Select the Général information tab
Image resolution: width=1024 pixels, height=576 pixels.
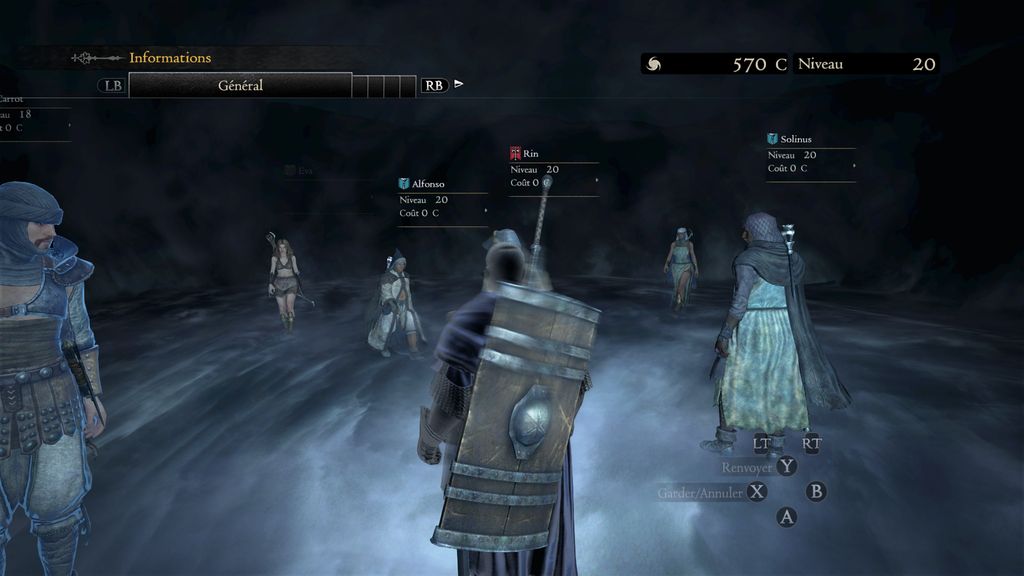240,86
